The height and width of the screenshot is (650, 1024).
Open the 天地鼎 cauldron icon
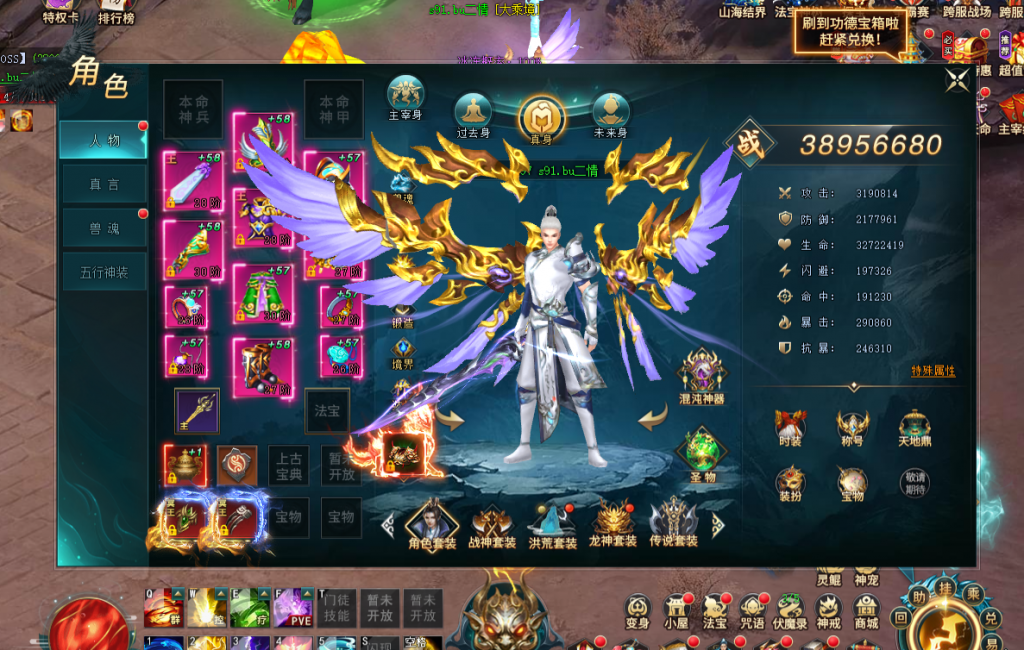914,427
